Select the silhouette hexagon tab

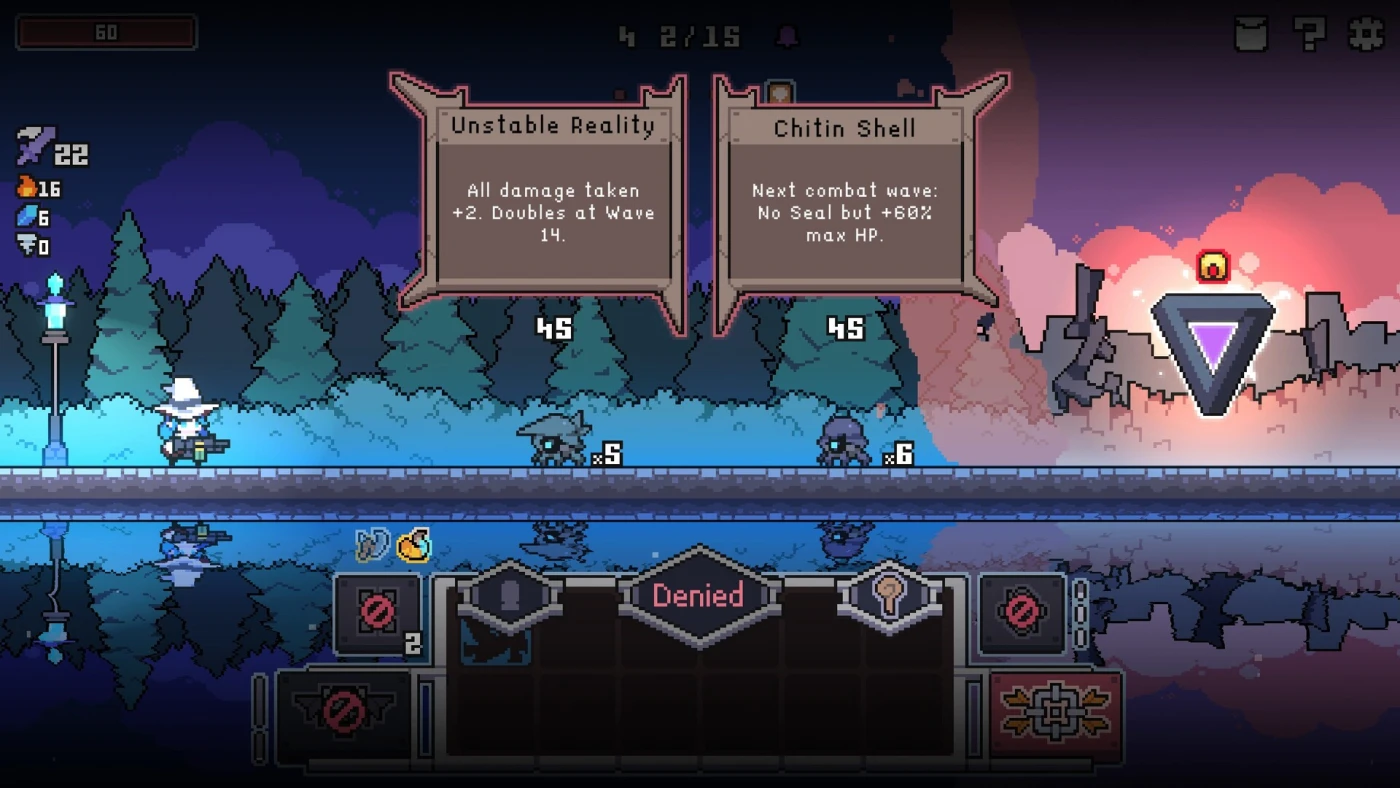tap(509, 597)
